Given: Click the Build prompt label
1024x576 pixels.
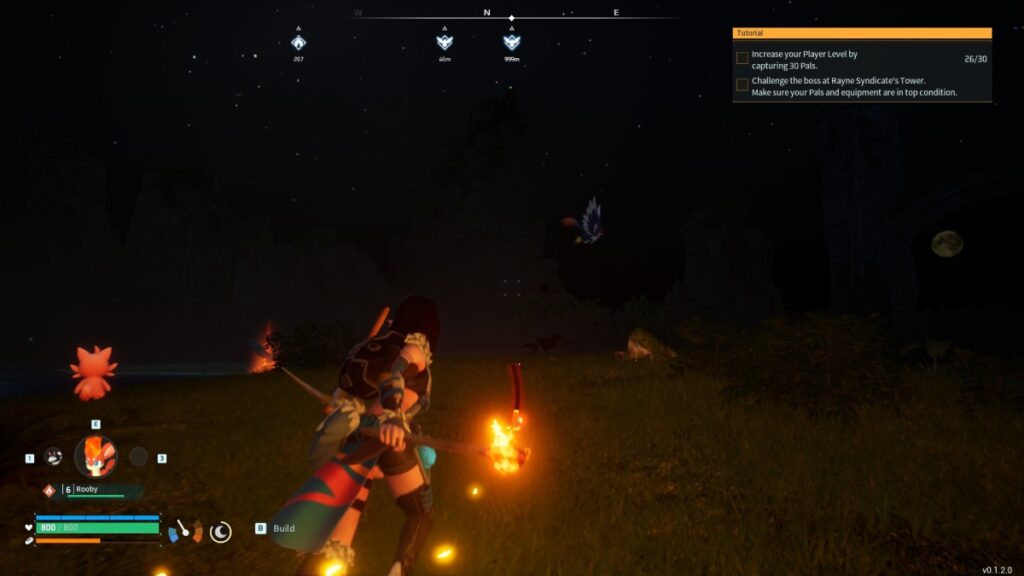Looking at the screenshot, I should pos(283,528).
